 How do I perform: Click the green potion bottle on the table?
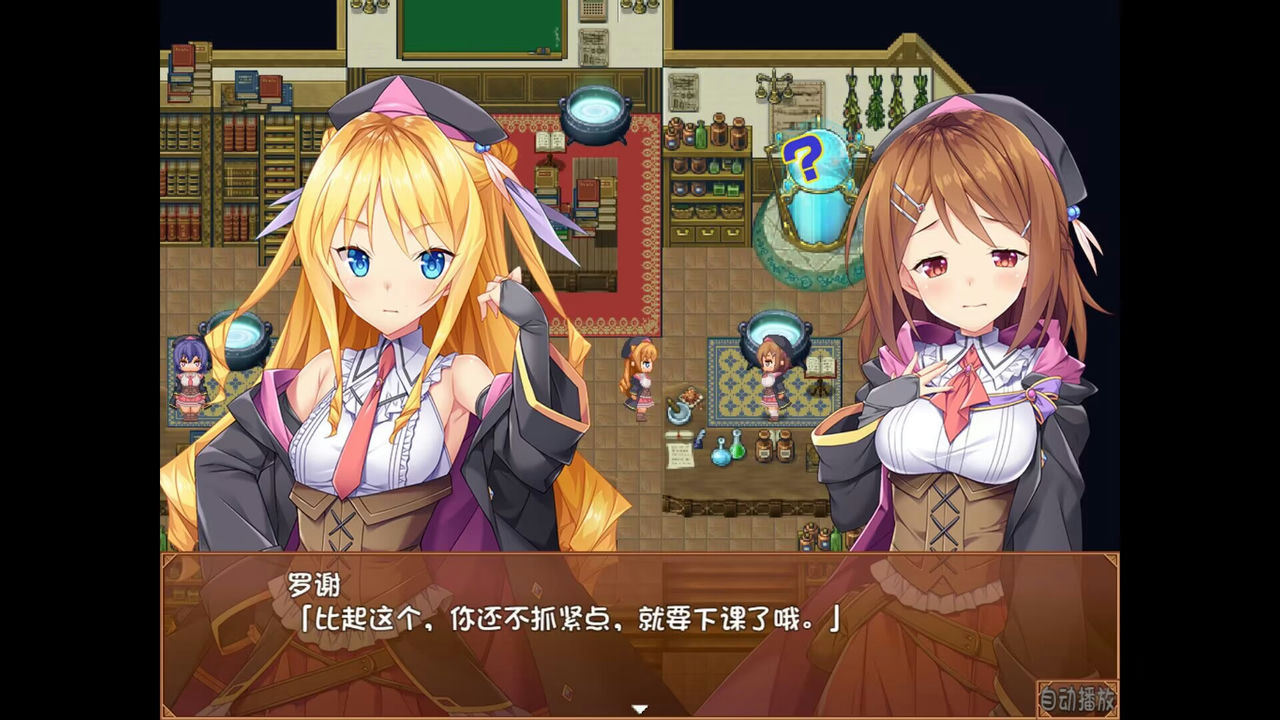pyautogui.click(x=737, y=448)
